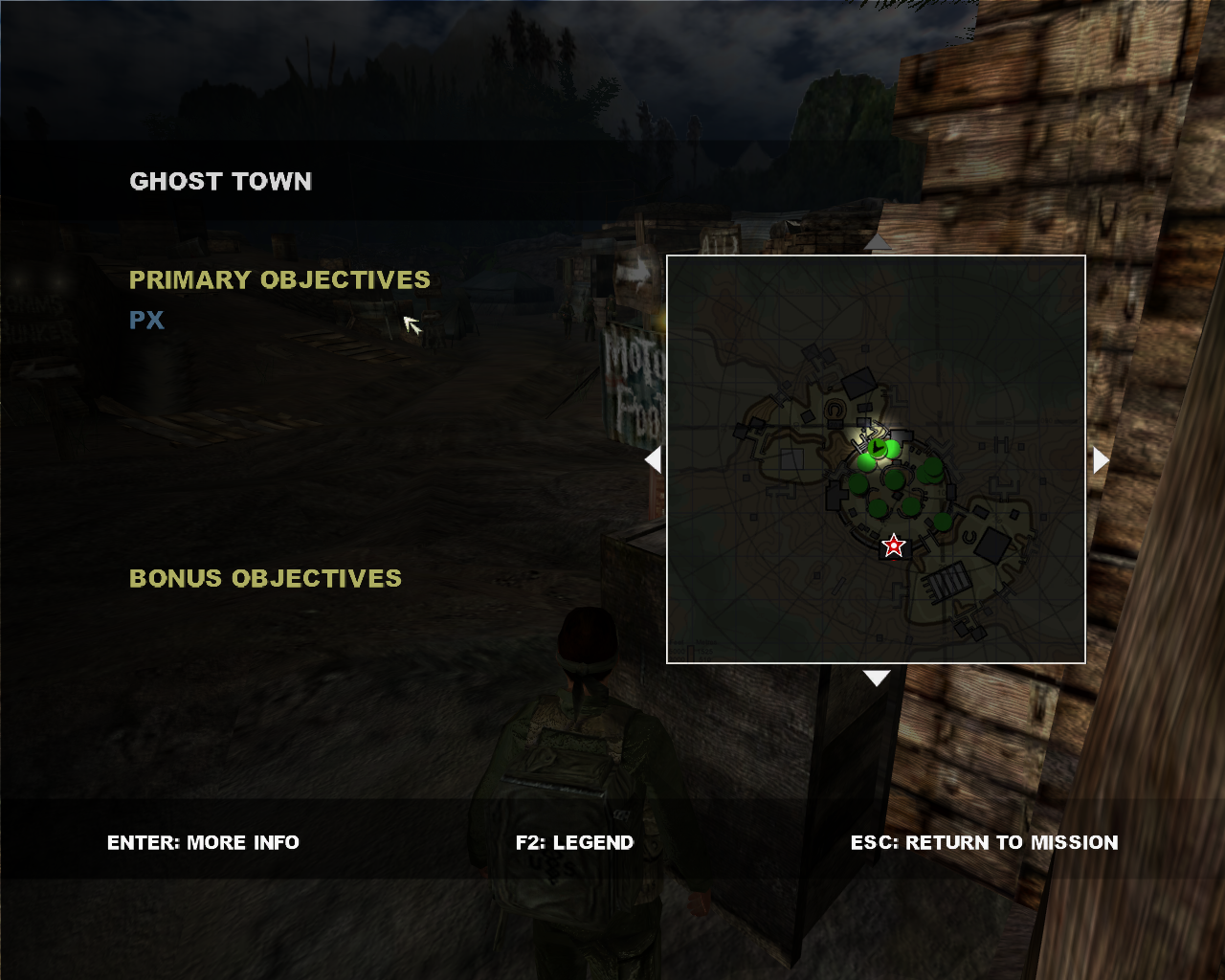Image resolution: width=1225 pixels, height=980 pixels.
Task: Select the PX primary objective
Action: click(x=146, y=321)
